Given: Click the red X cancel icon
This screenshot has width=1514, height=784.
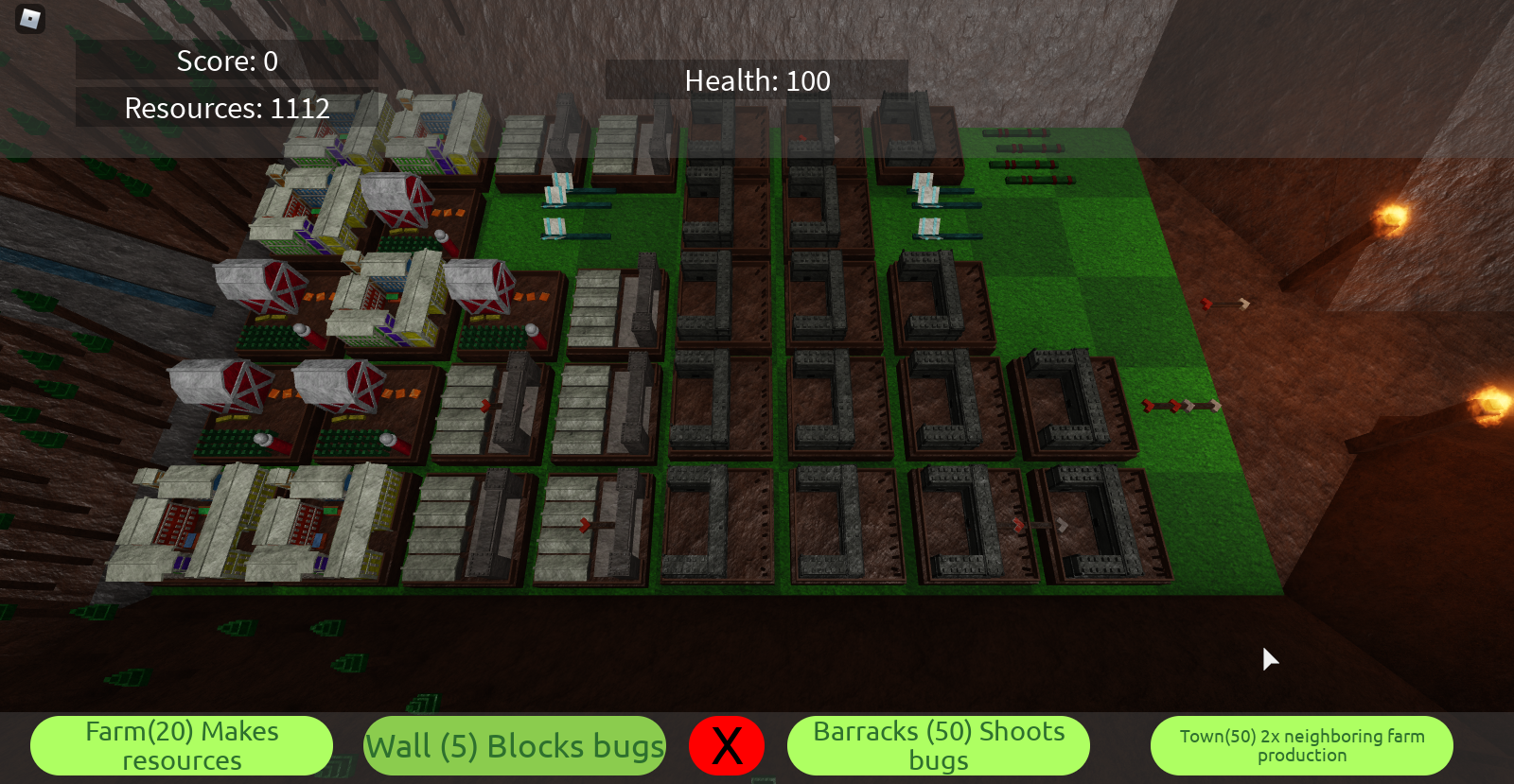Looking at the screenshot, I should click(x=727, y=745).
